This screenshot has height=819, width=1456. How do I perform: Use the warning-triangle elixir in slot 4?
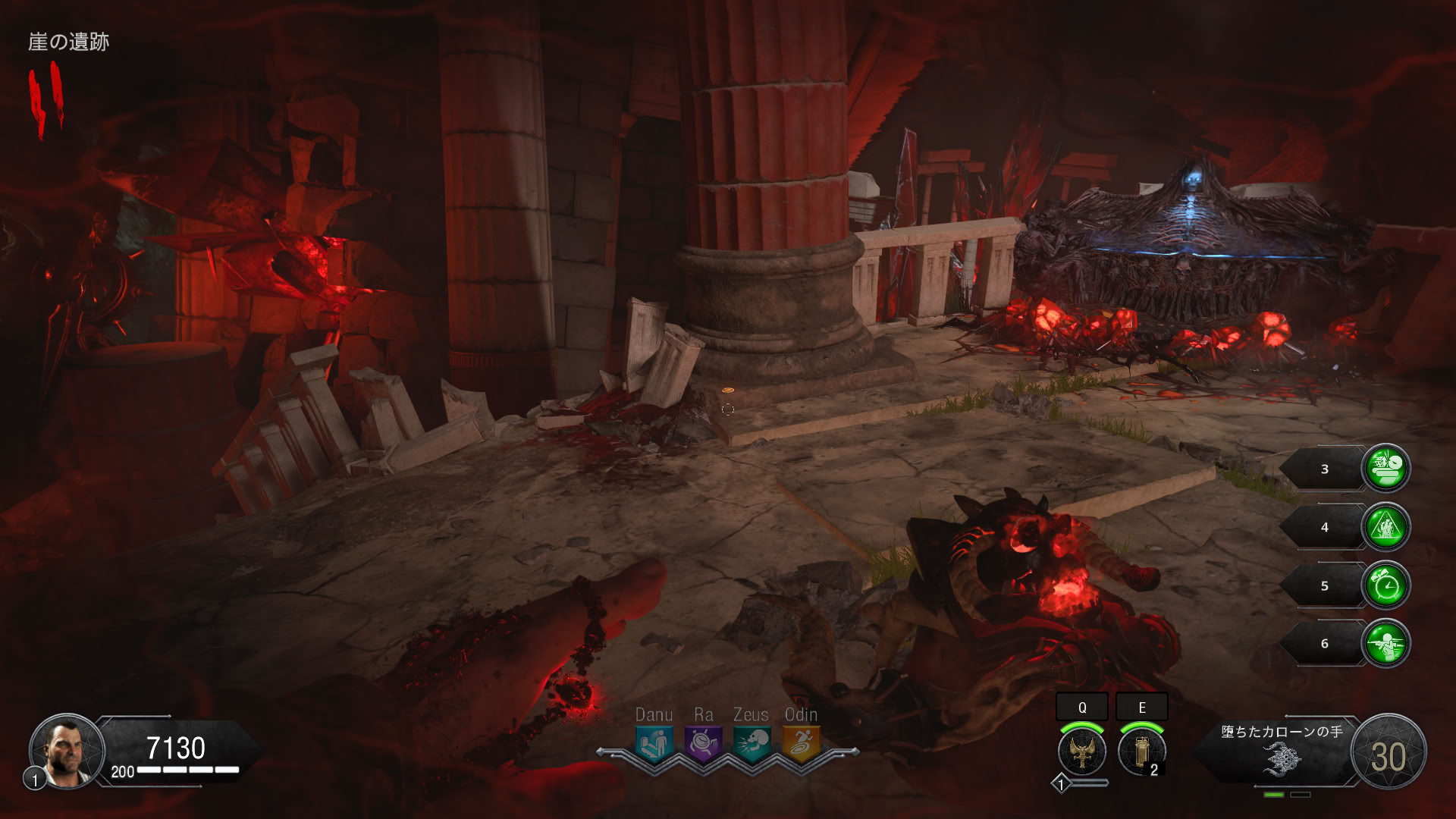[1386, 527]
